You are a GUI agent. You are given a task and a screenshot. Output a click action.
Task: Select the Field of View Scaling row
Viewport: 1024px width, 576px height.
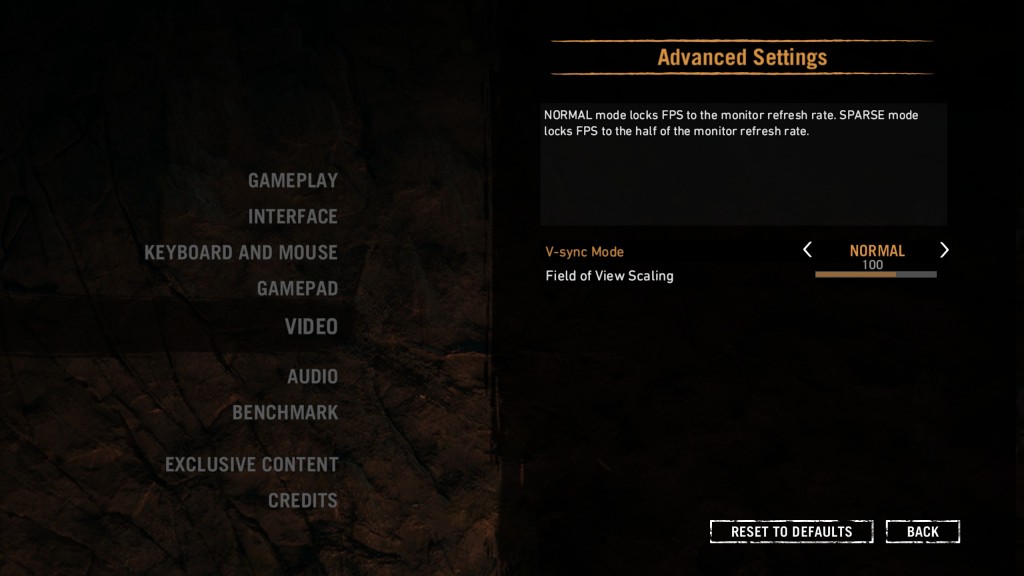(610, 276)
